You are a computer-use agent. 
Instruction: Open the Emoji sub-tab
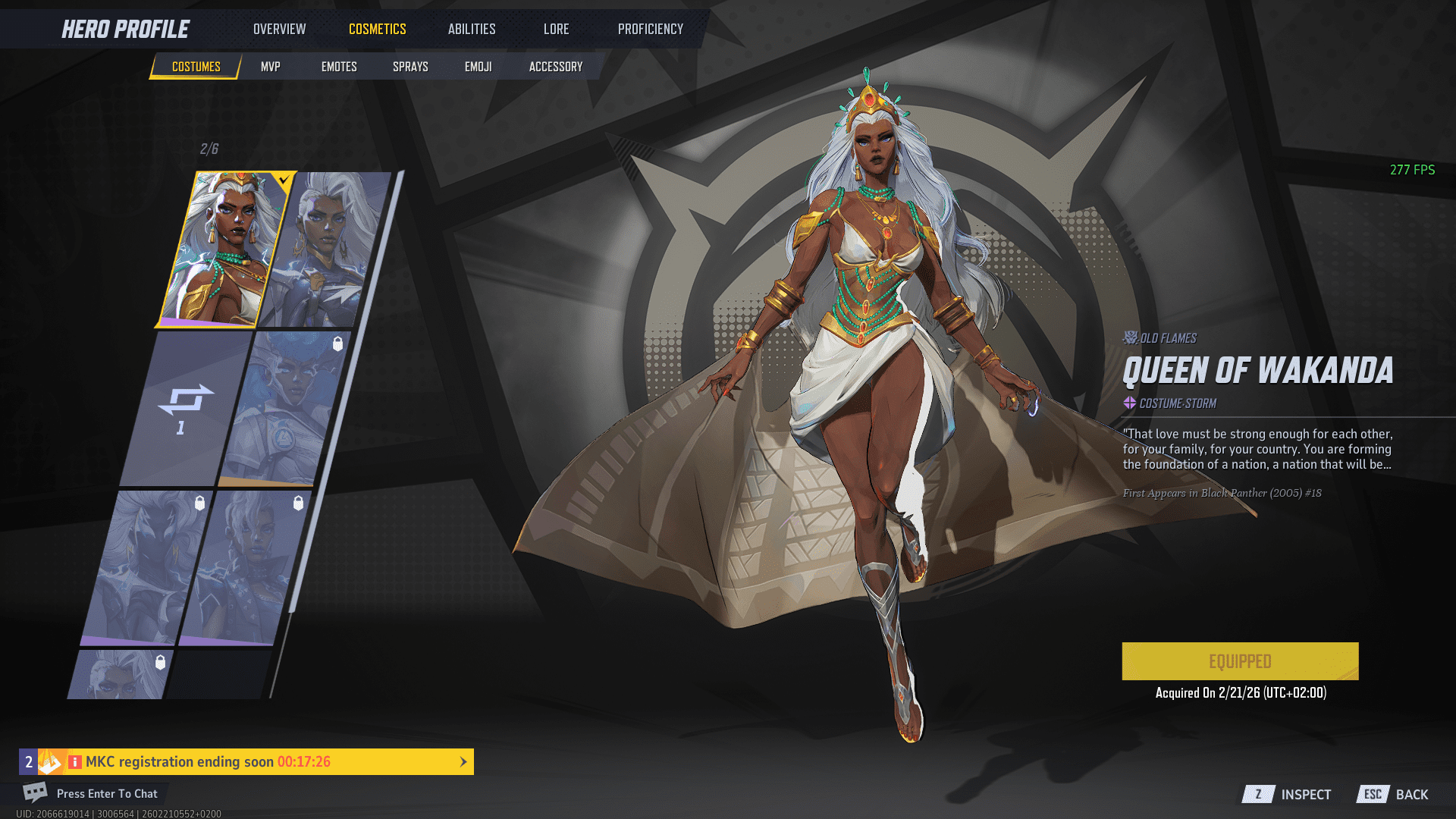point(478,67)
